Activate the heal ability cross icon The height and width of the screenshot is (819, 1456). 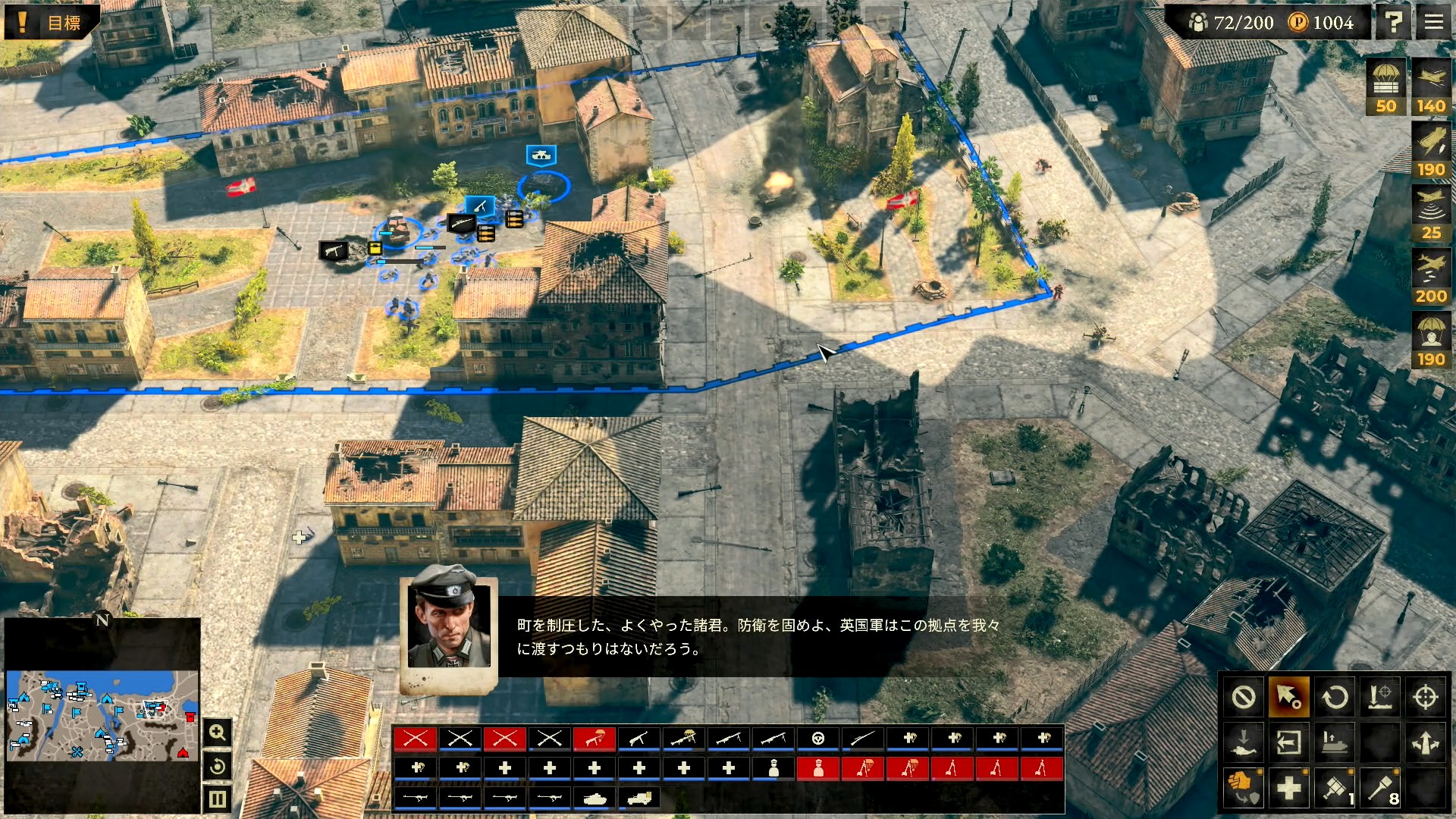click(x=1289, y=788)
